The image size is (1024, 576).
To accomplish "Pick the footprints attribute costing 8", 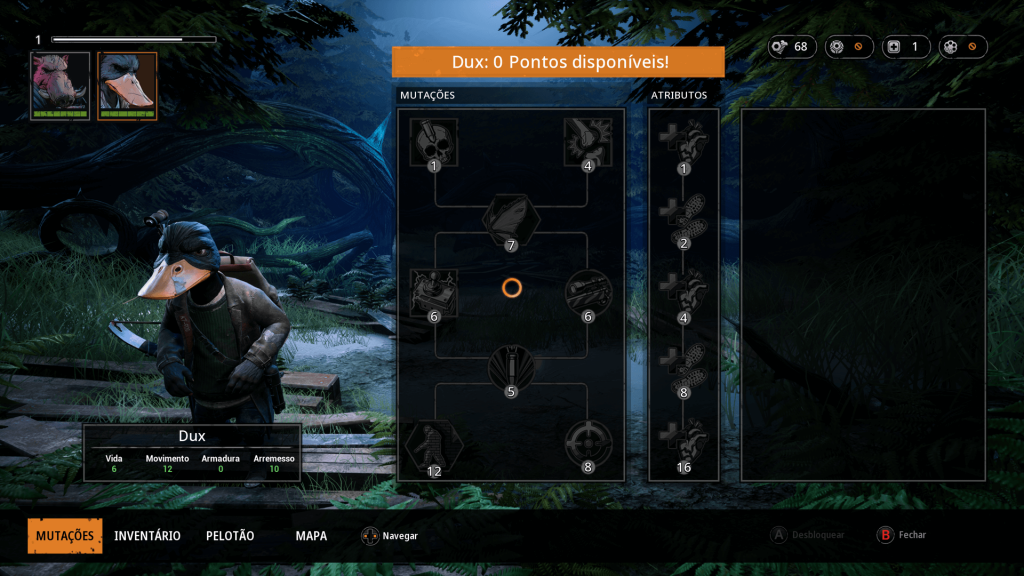I will click(x=684, y=368).
